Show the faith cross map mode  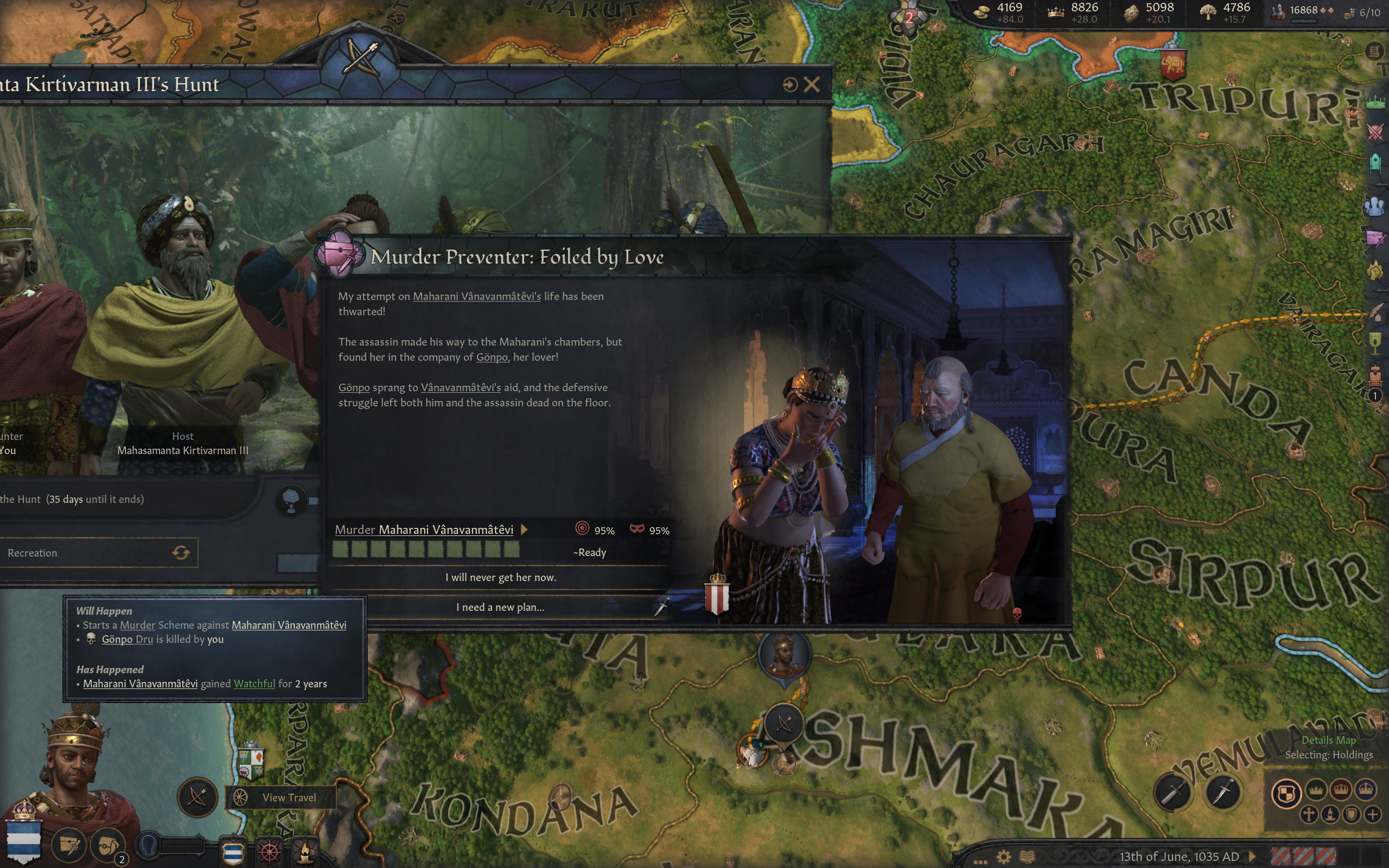click(x=1309, y=815)
